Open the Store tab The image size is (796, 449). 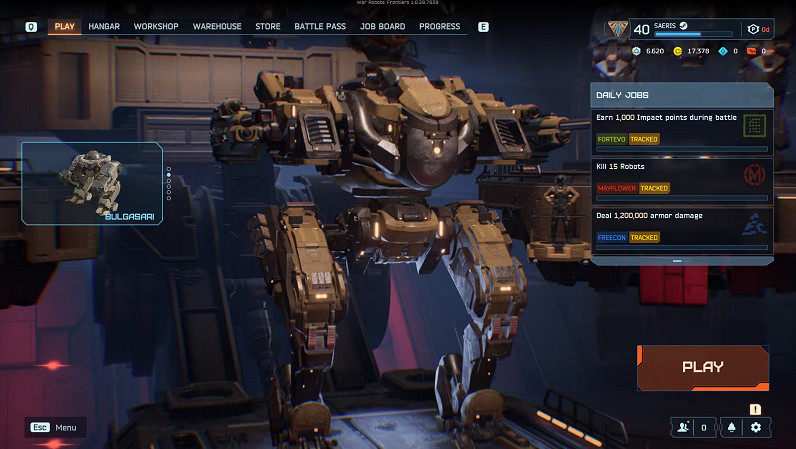[x=268, y=26]
